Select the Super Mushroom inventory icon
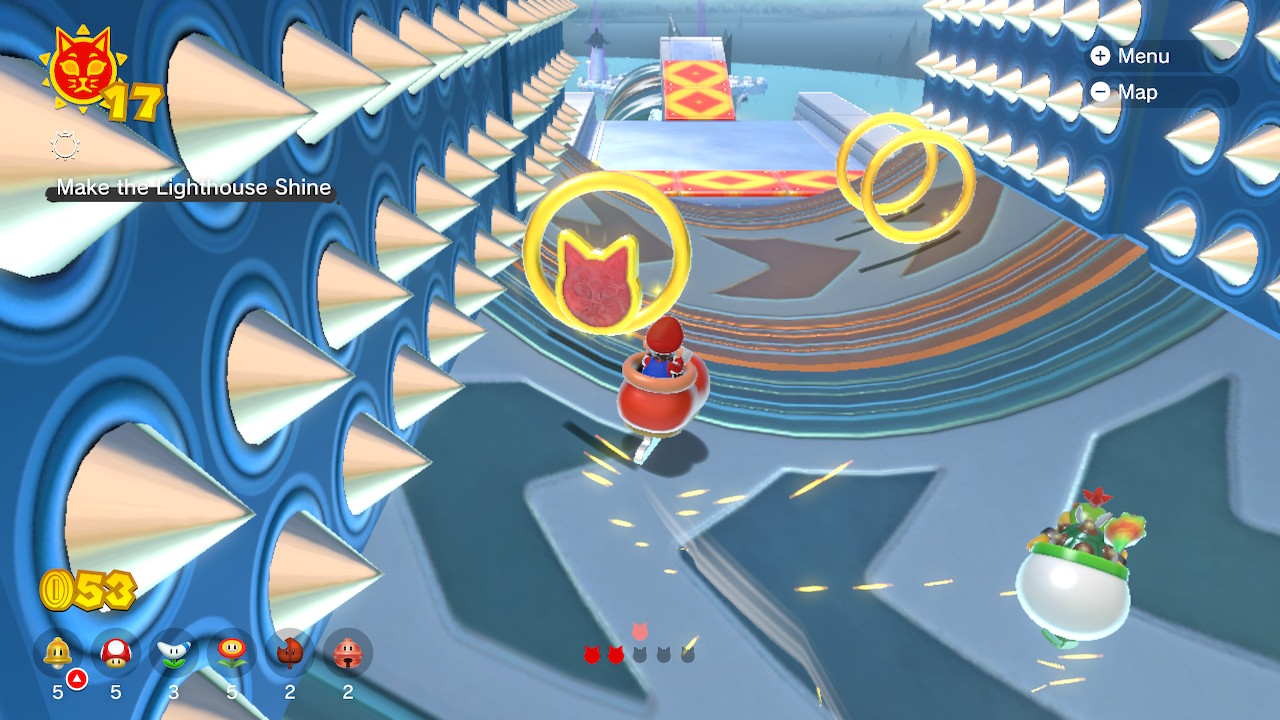Screen dimensions: 1280x720 pyautogui.click(x=113, y=652)
